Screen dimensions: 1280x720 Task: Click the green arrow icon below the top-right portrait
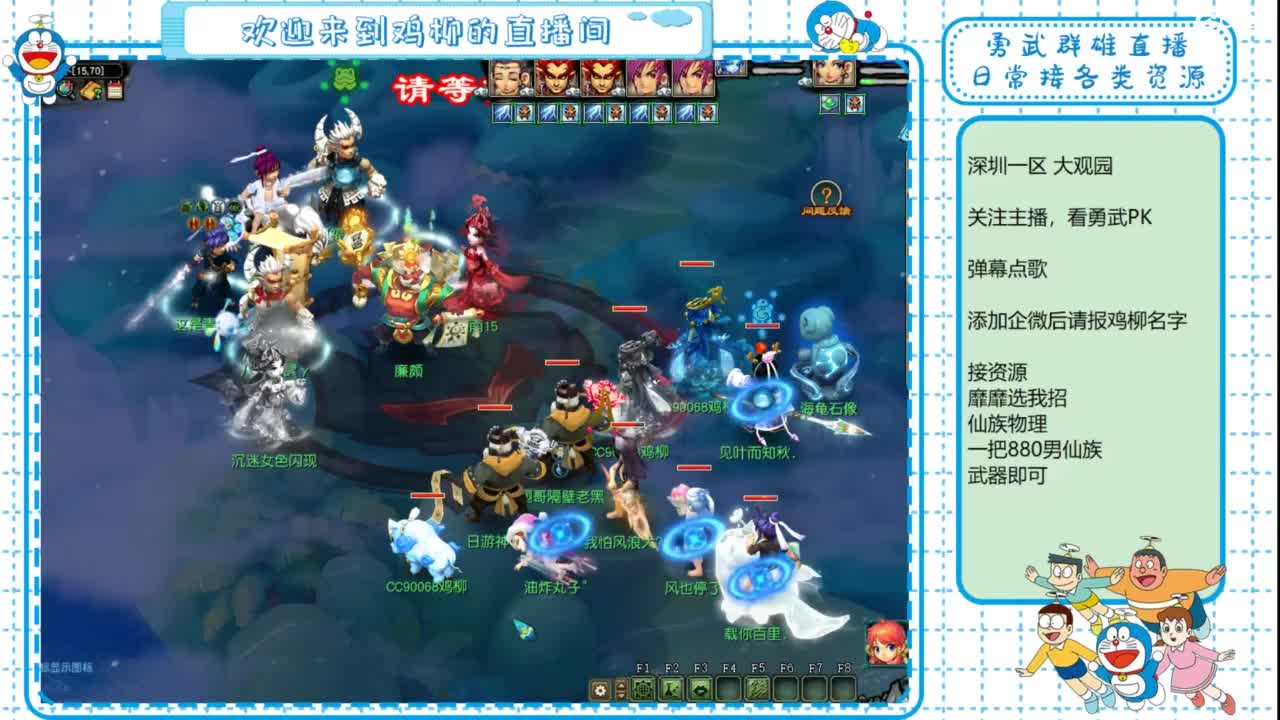tap(830, 105)
